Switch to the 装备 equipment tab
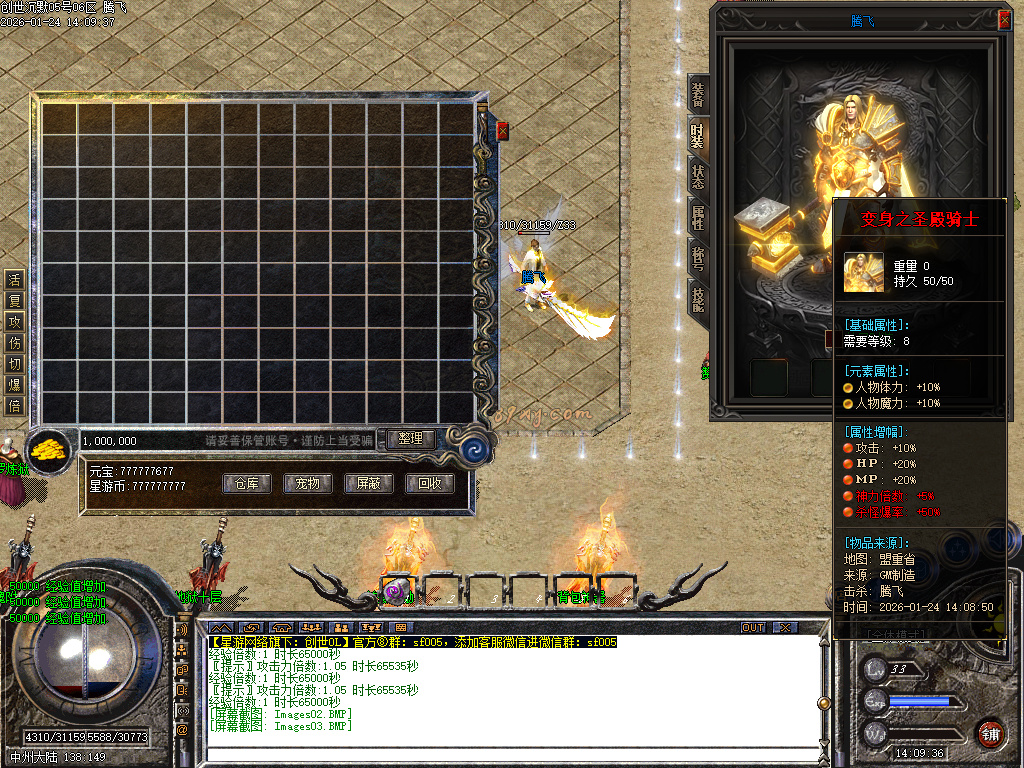This screenshot has width=1024, height=768. pyautogui.click(x=698, y=95)
